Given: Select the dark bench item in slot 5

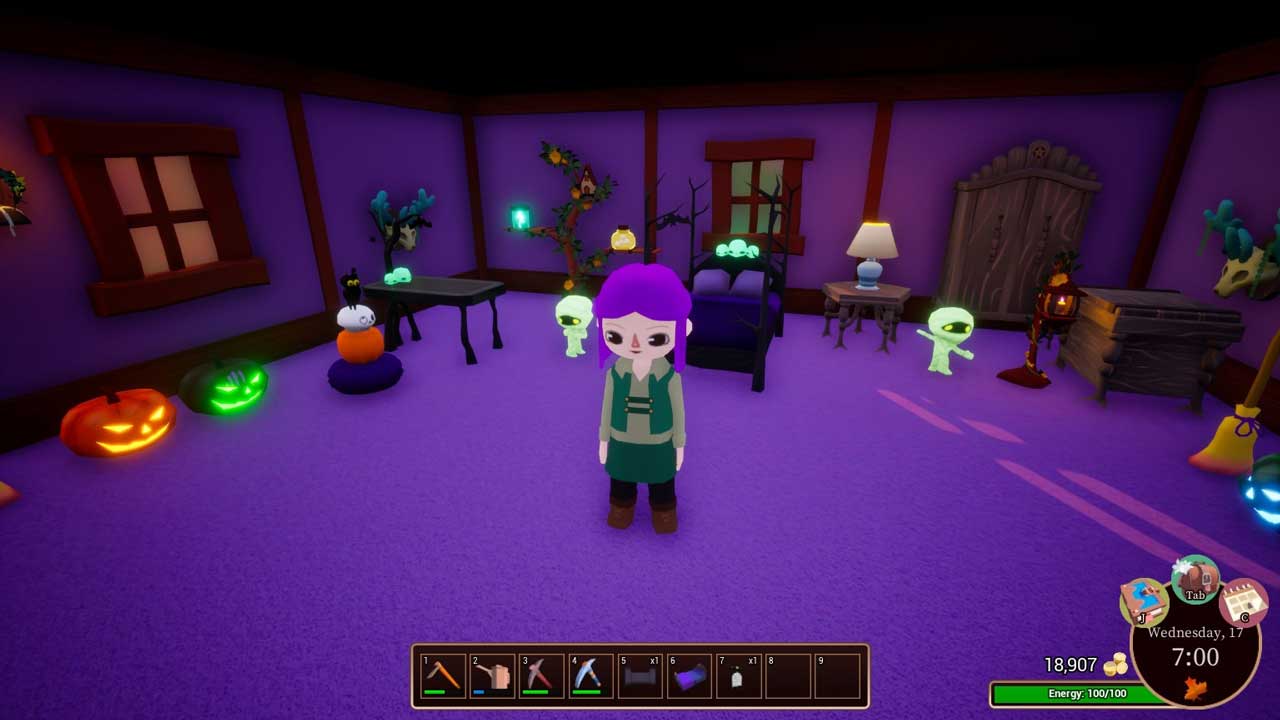Looking at the screenshot, I should coord(640,676).
